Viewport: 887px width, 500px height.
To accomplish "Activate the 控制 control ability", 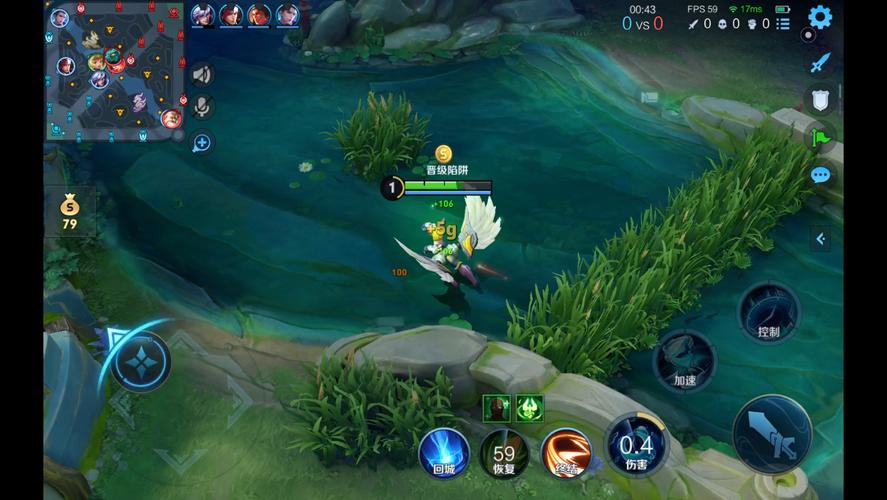I will point(768,313).
